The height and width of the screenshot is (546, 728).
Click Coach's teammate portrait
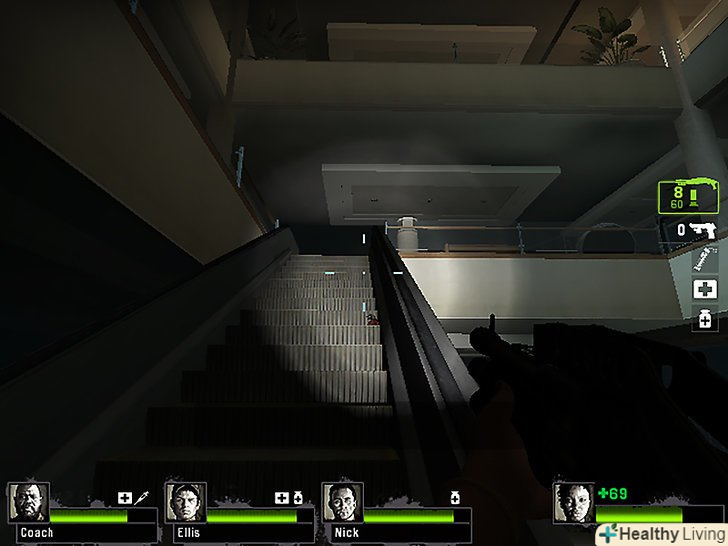point(28,503)
